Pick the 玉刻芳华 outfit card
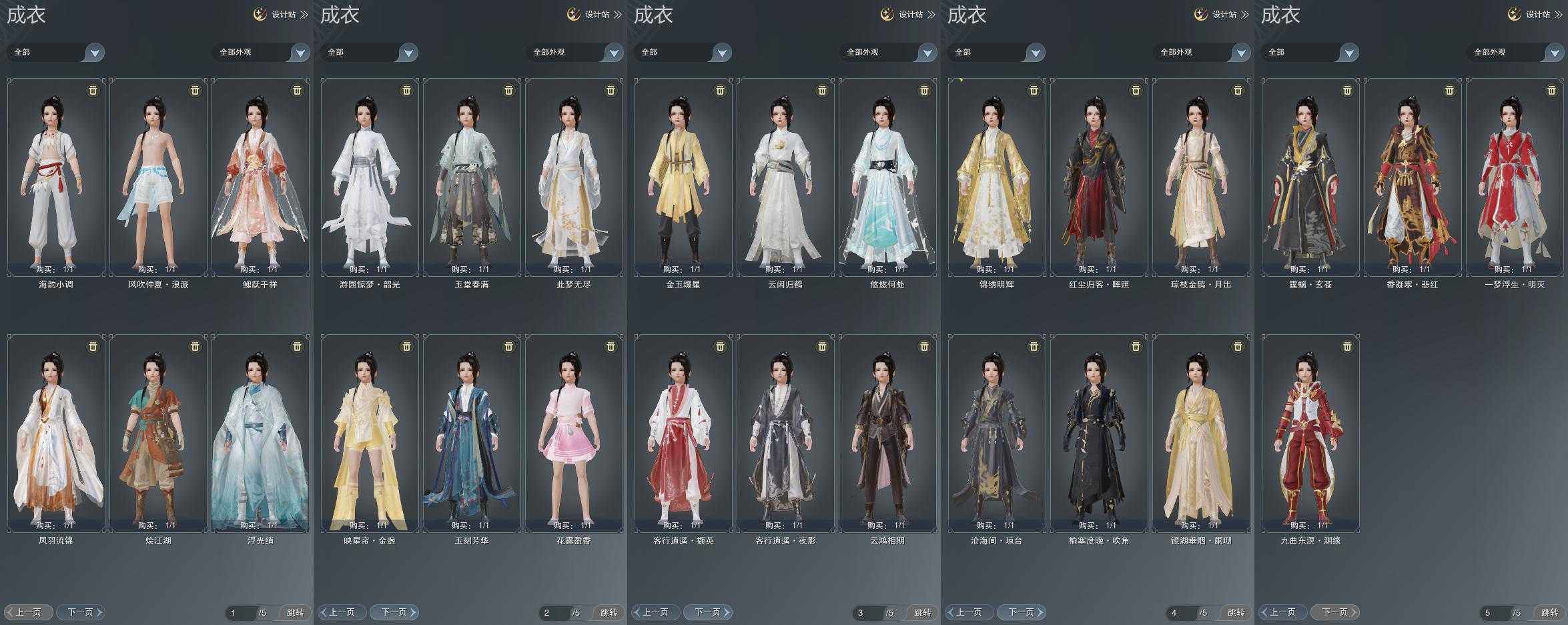The image size is (1568, 625). 472,433
